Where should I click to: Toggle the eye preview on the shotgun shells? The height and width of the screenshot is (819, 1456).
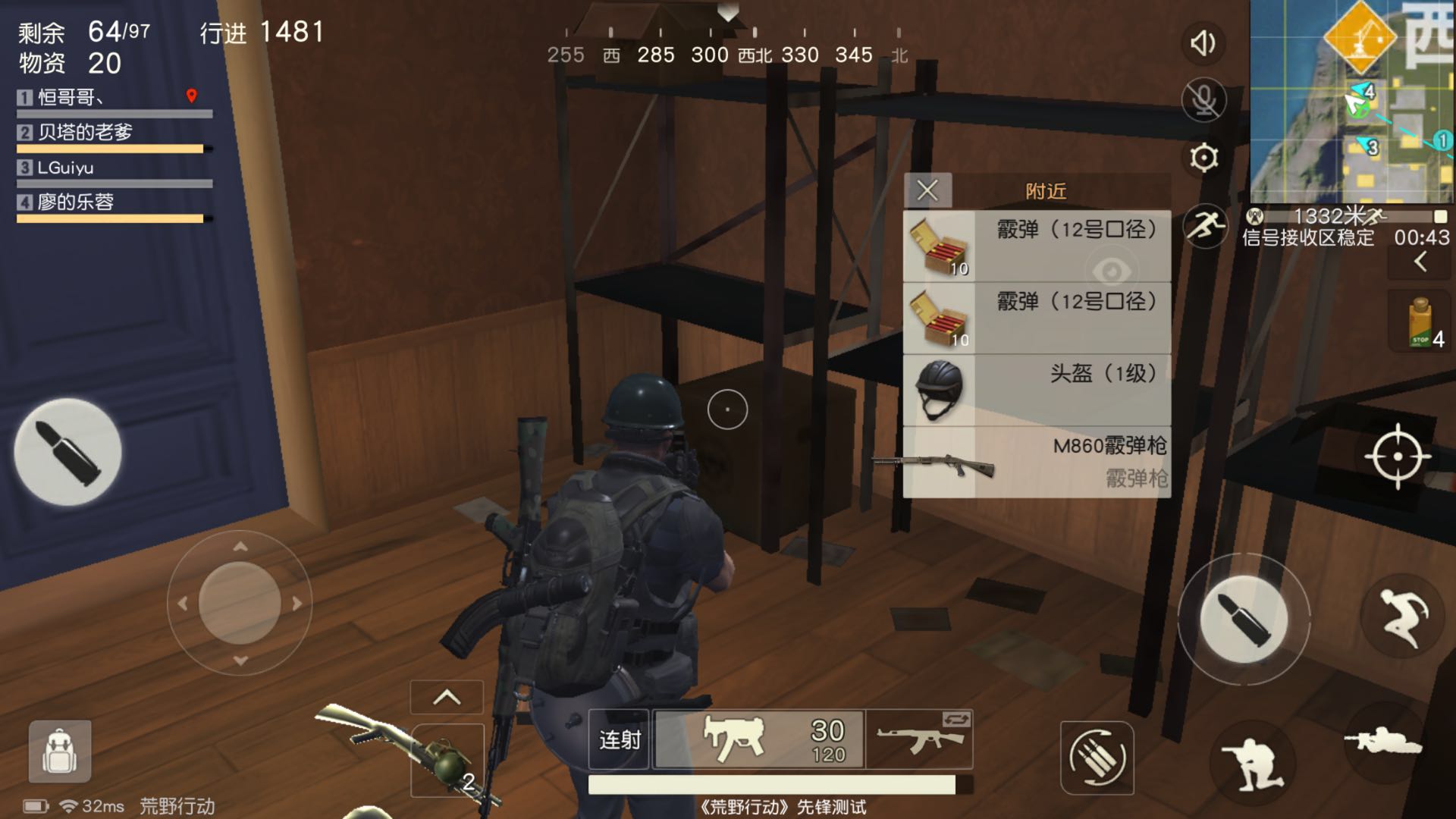[x=1112, y=269]
